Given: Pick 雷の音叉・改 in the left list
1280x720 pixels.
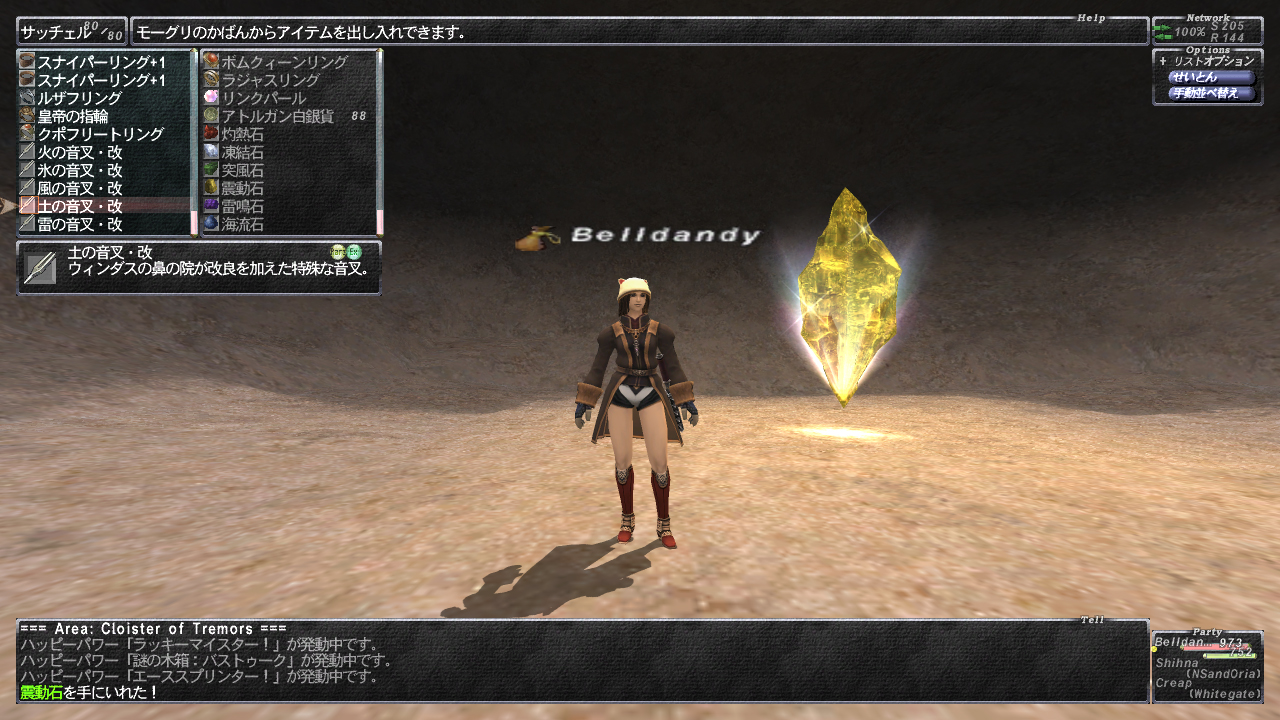Looking at the screenshot, I should (x=80, y=224).
